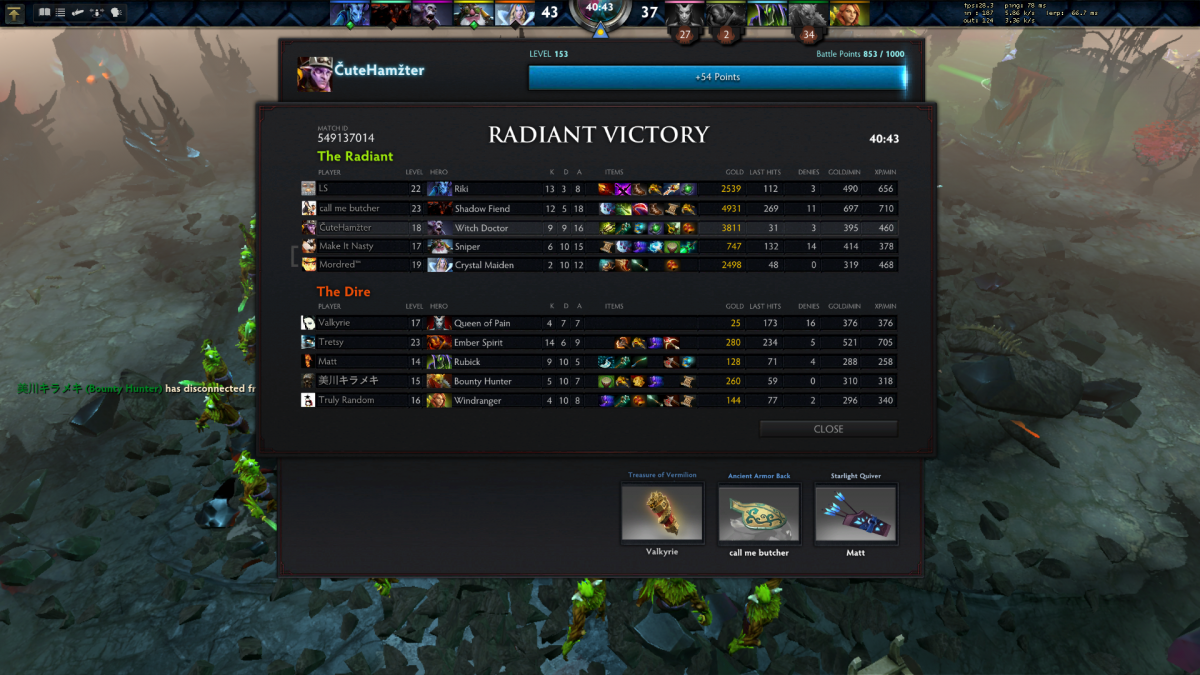
Task: Click the +54 Points battle points bar
Action: [x=717, y=77]
